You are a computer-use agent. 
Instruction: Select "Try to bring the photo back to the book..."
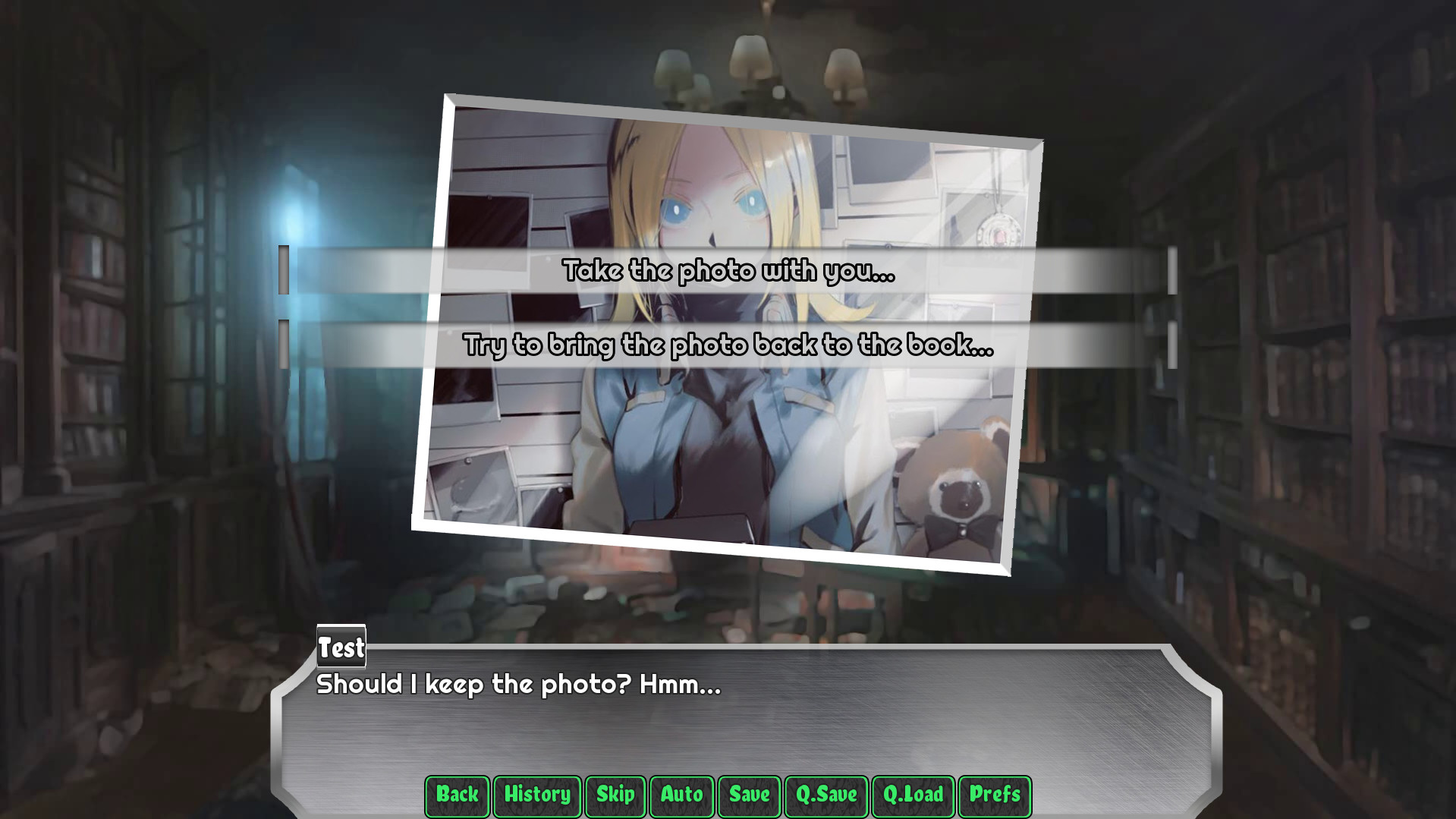tap(728, 345)
